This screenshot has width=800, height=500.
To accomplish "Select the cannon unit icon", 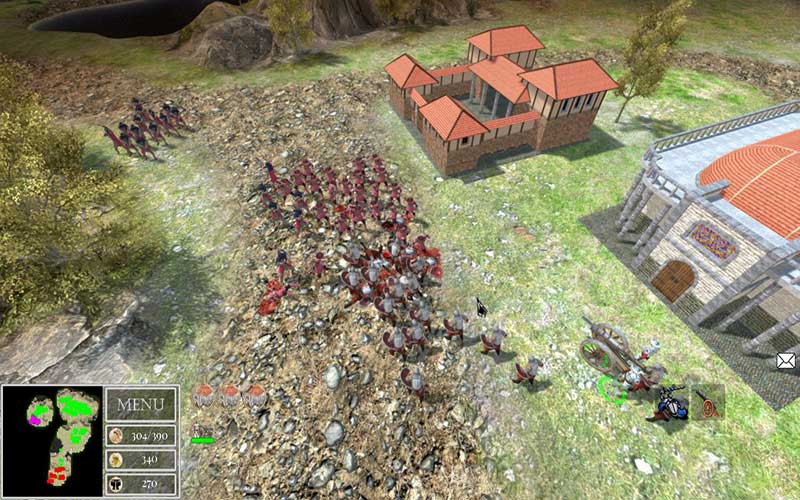I will 707,401.
